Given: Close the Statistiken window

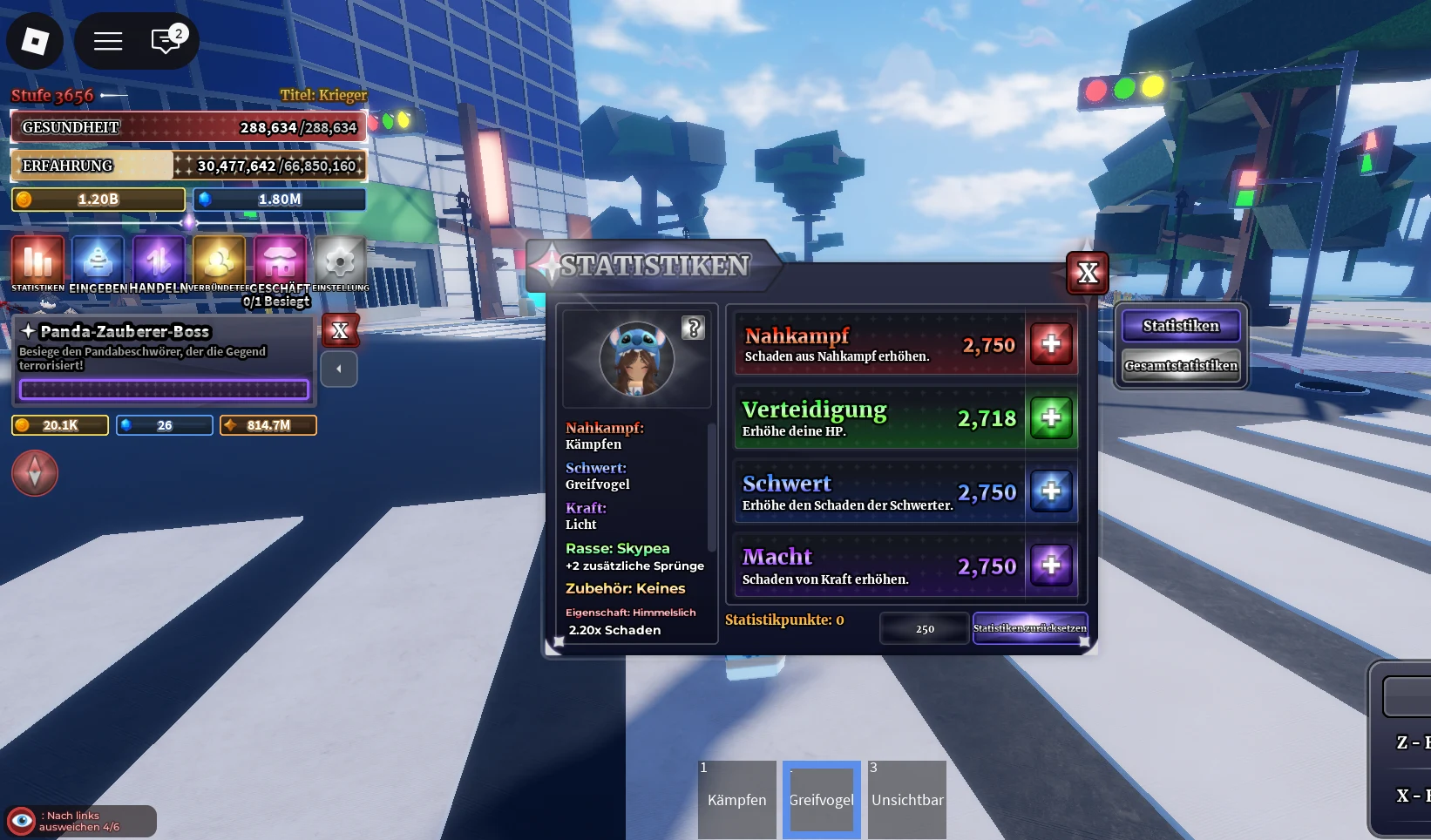Looking at the screenshot, I should coord(1087,274).
